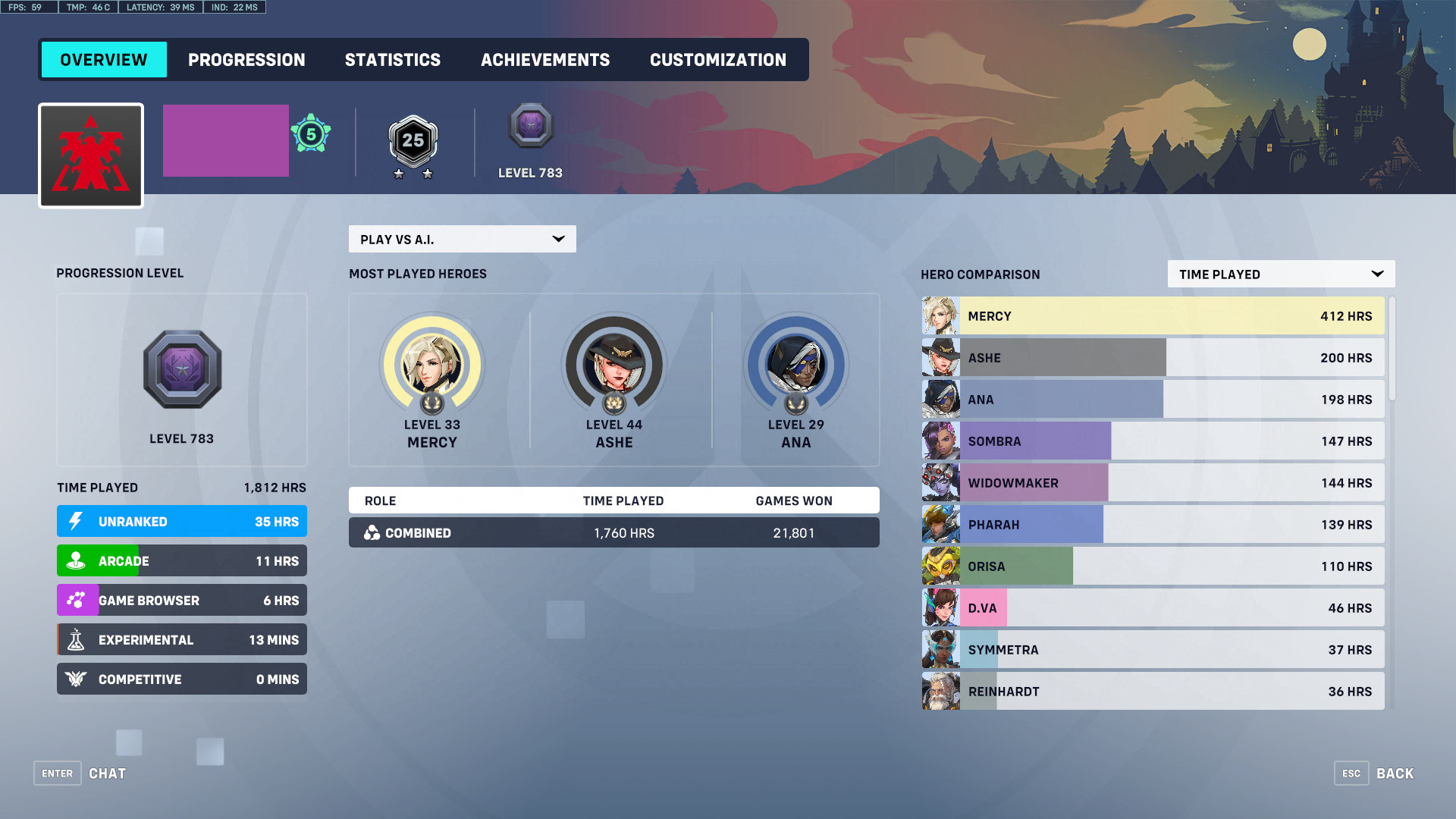This screenshot has width=1456, height=819.
Task: Click the Sombra comparison row
Action: [x=1153, y=441]
